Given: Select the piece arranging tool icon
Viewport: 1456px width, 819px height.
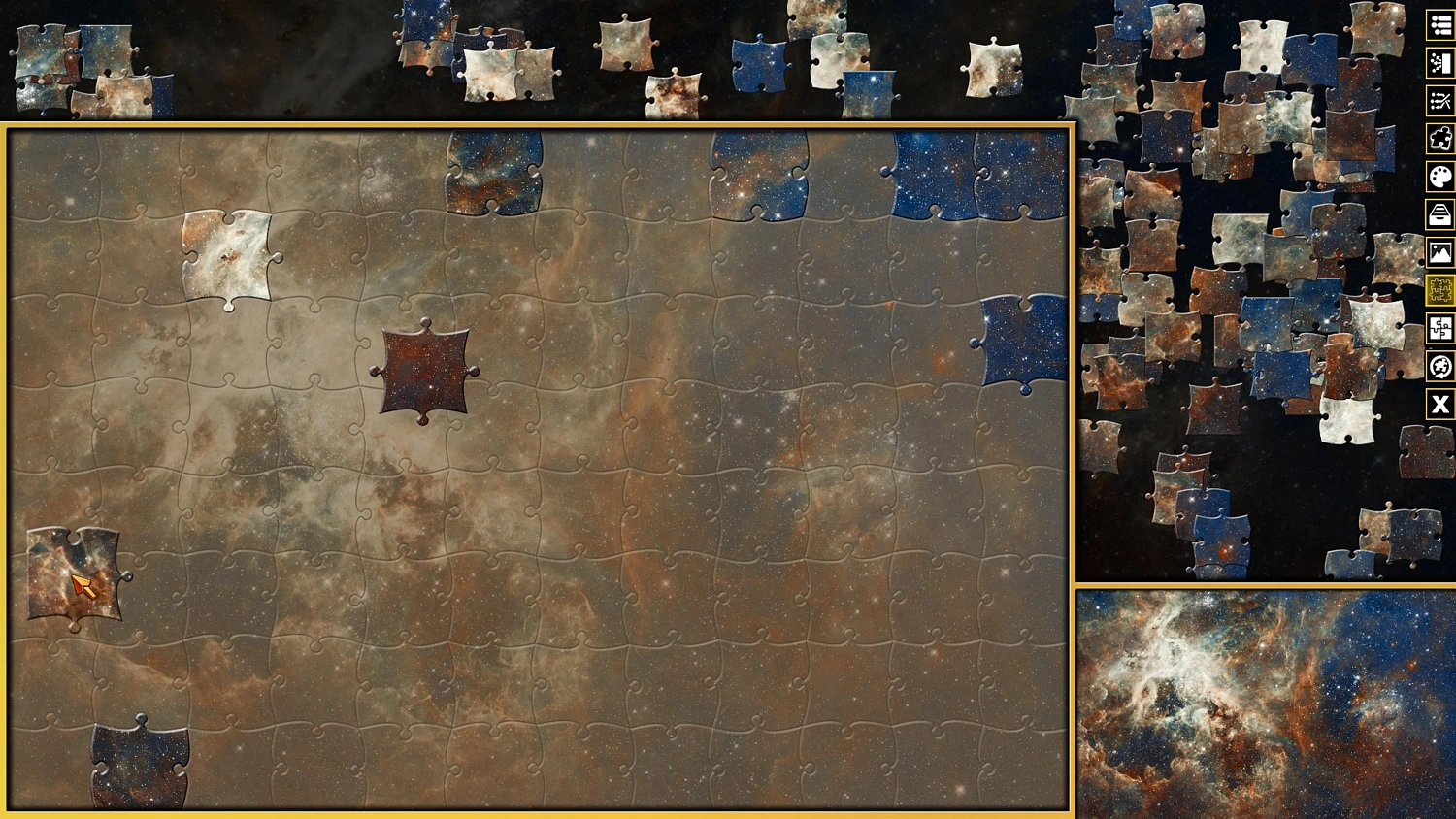Looking at the screenshot, I should click(1439, 100).
